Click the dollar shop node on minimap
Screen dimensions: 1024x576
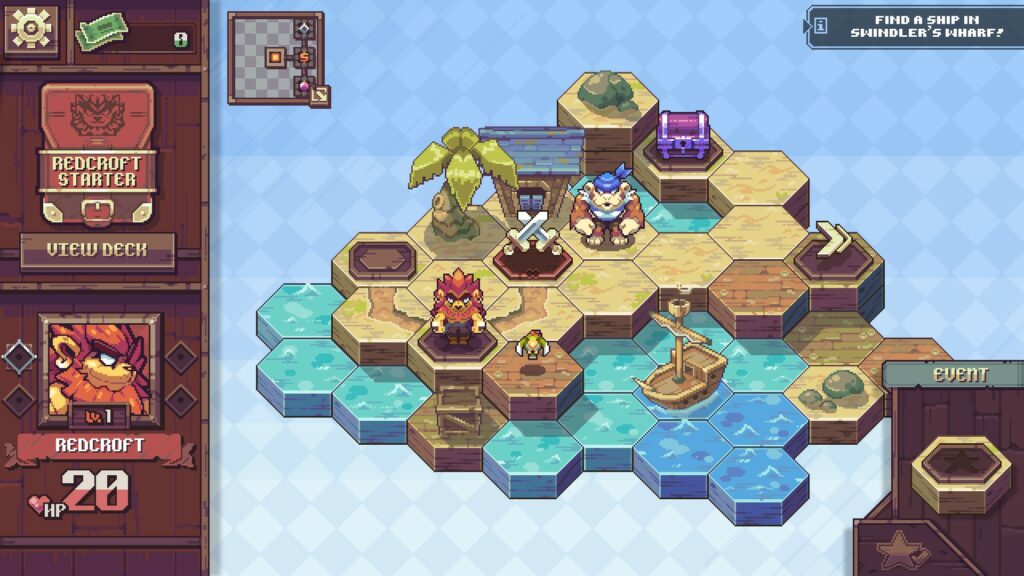tap(305, 56)
